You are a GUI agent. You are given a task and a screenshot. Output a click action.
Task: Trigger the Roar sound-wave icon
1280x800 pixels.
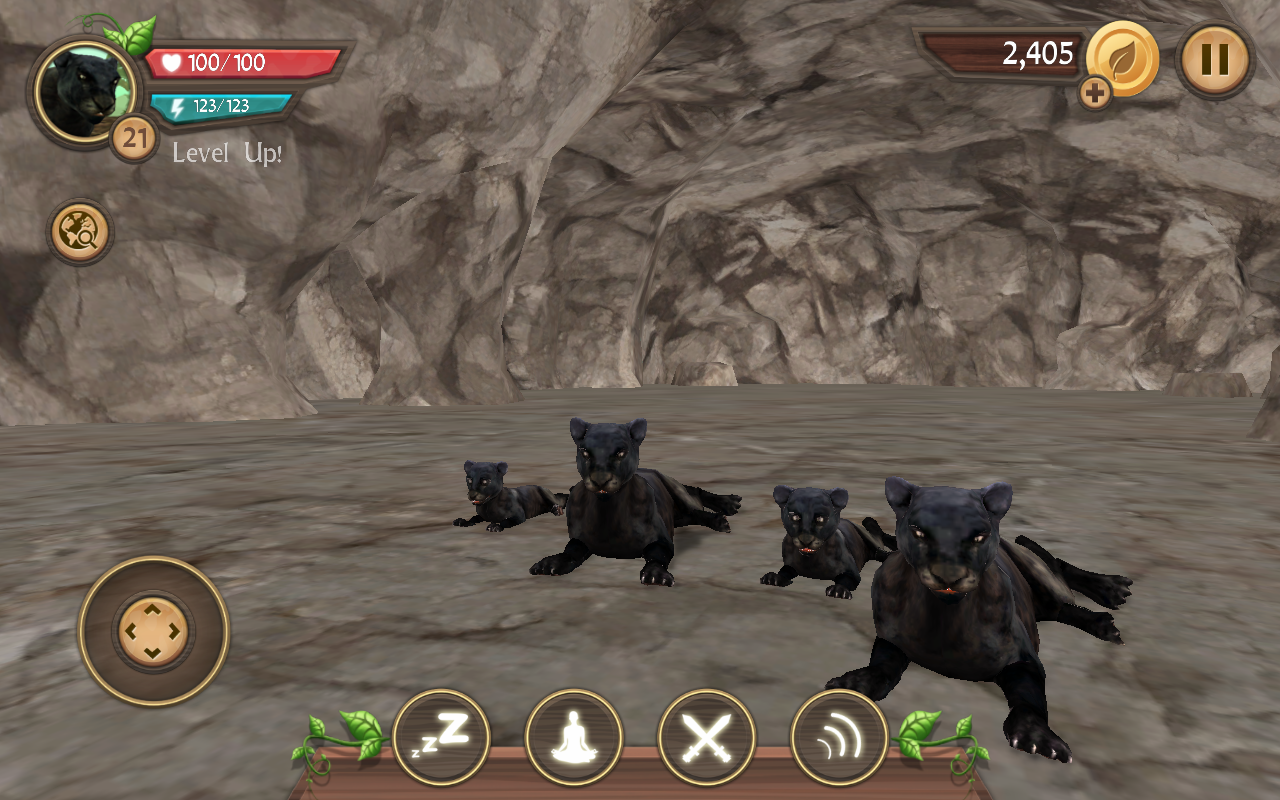point(838,737)
